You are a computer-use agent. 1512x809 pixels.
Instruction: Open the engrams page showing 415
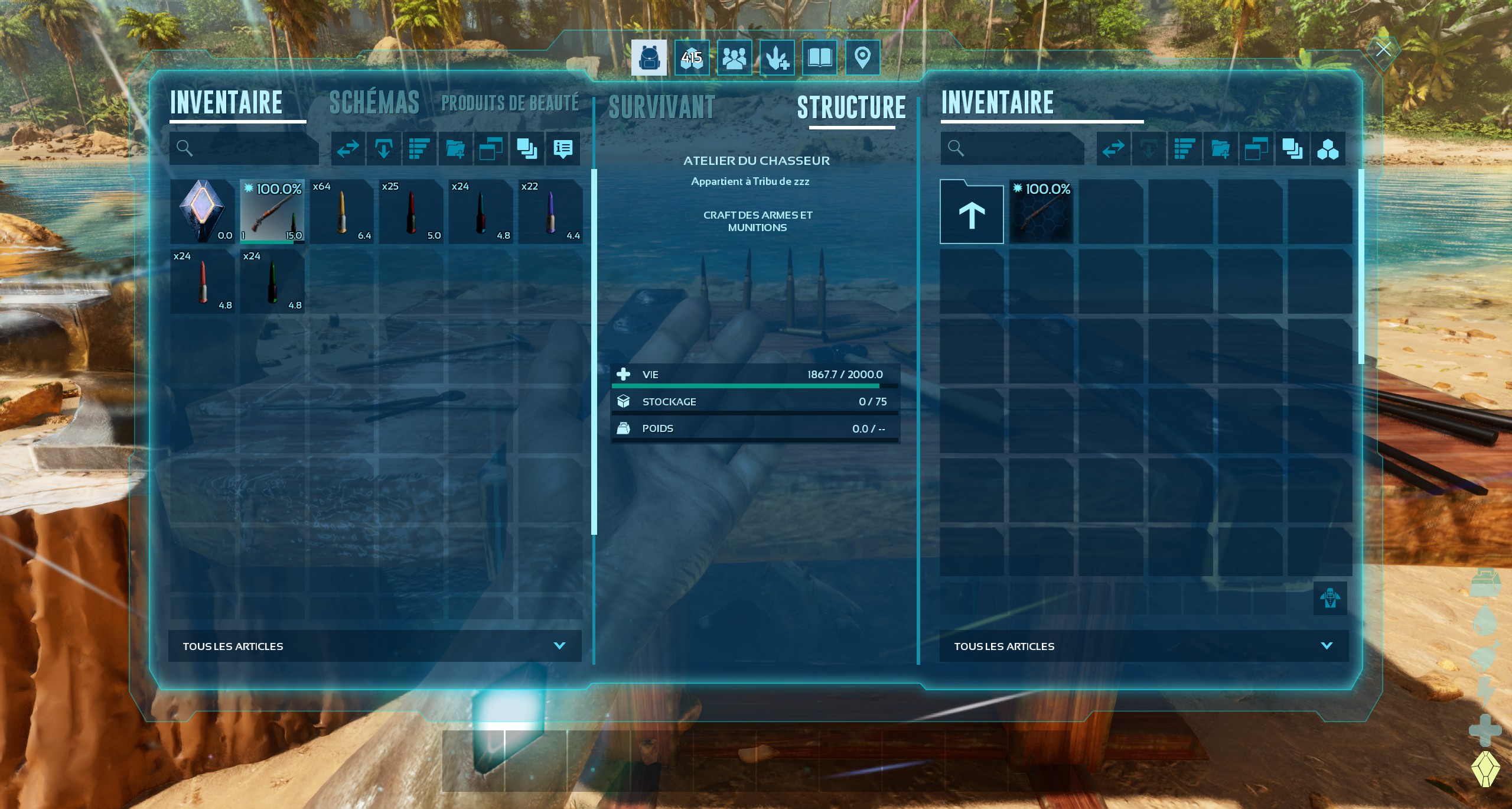[x=692, y=58]
